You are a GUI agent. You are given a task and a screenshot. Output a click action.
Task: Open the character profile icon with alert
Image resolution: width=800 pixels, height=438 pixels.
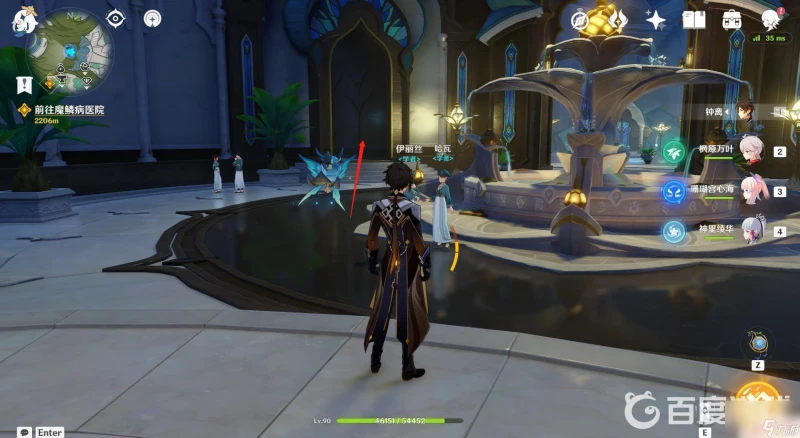(x=771, y=20)
